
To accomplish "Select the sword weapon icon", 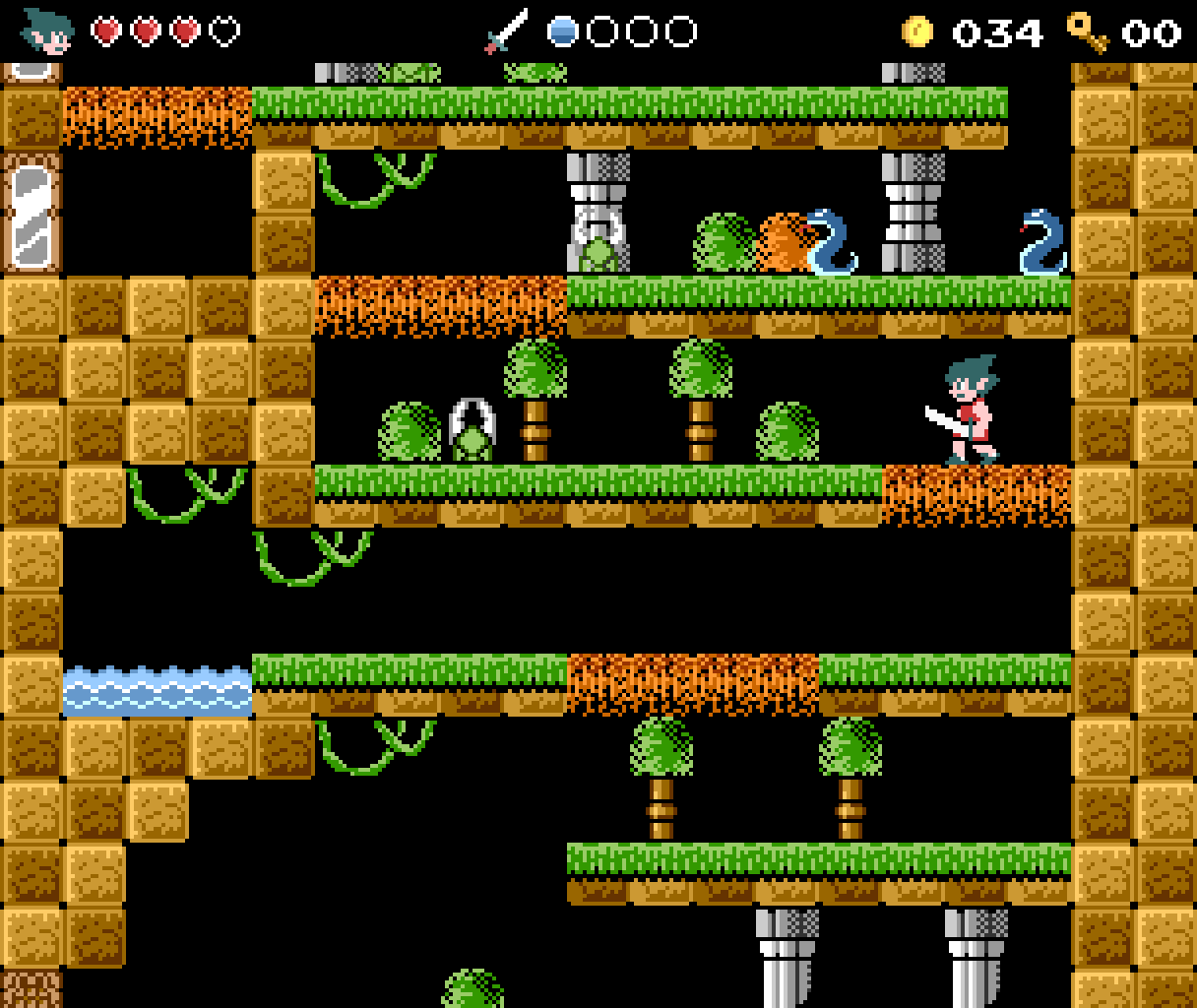I will pos(507,31).
